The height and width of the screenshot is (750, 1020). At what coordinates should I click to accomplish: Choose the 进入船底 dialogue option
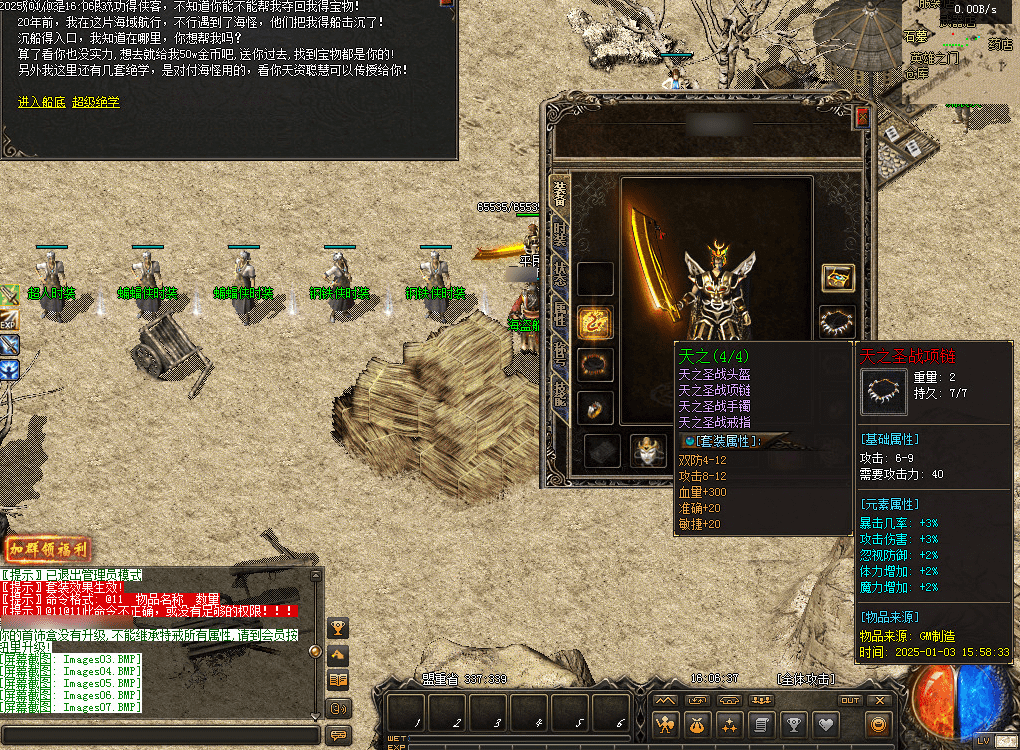tap(41, 102)
